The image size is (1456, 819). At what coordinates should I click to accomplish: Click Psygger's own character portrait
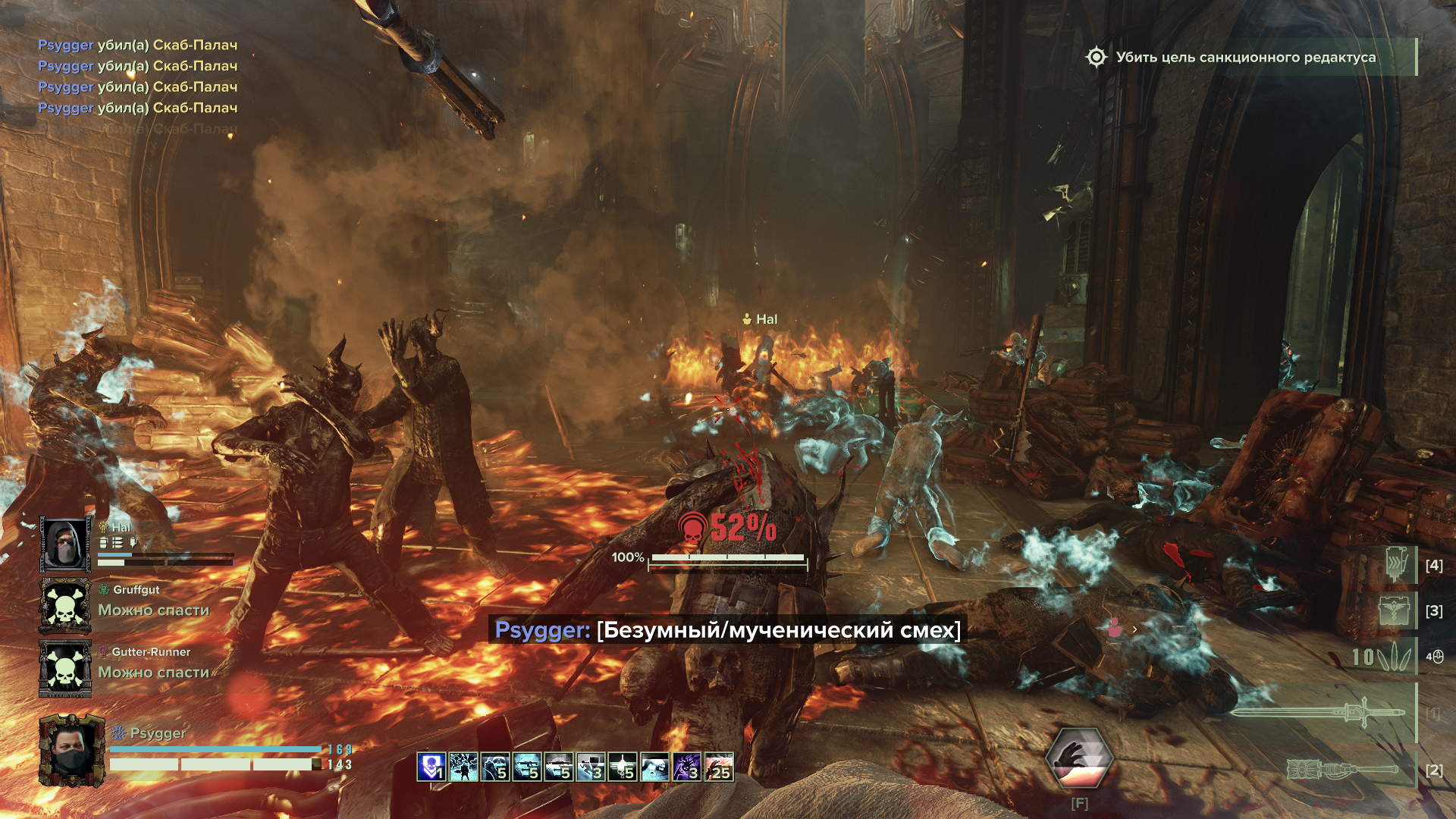(71, 751)
